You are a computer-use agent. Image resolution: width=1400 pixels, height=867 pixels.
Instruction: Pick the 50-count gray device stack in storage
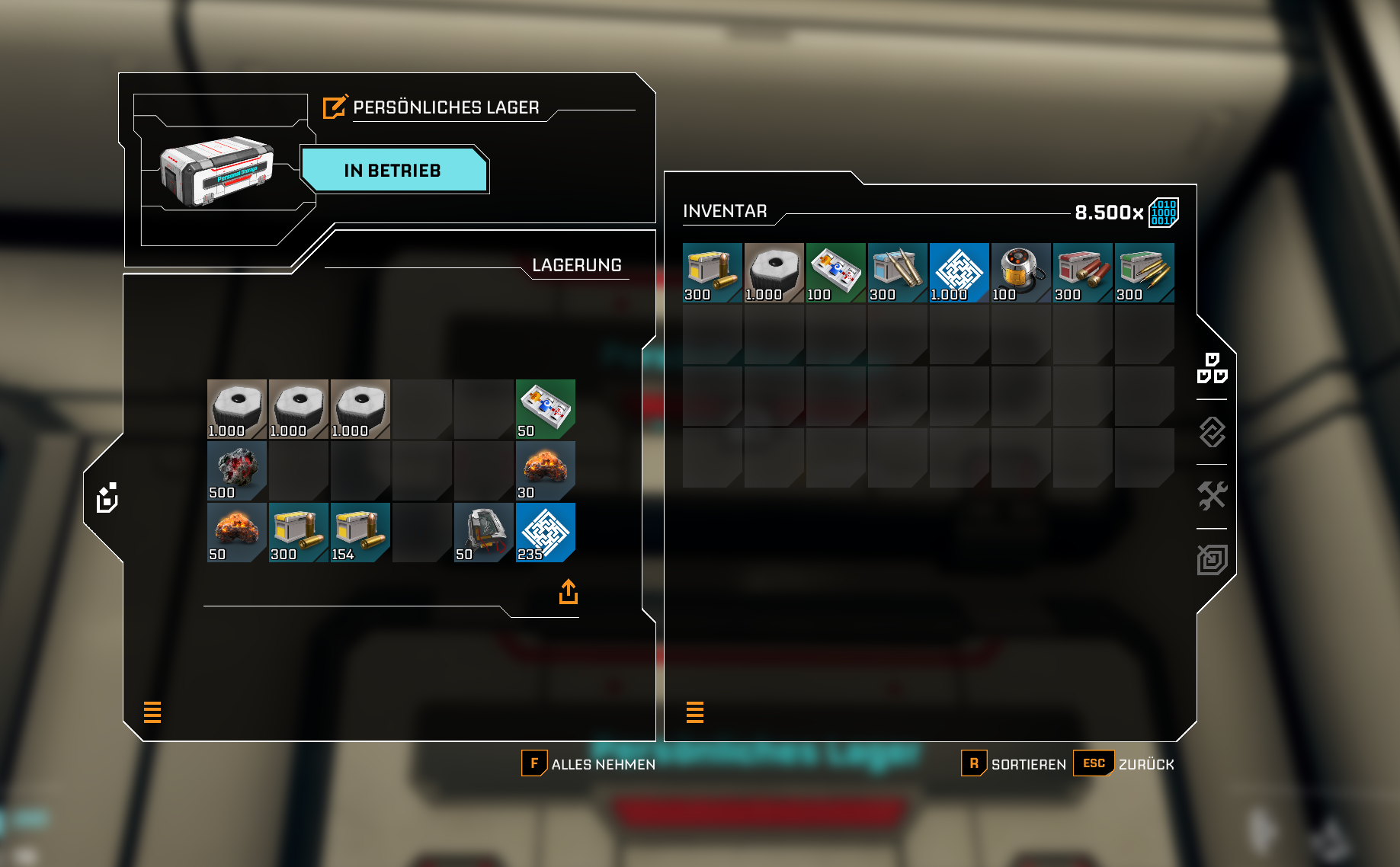(x=483, y=532)
